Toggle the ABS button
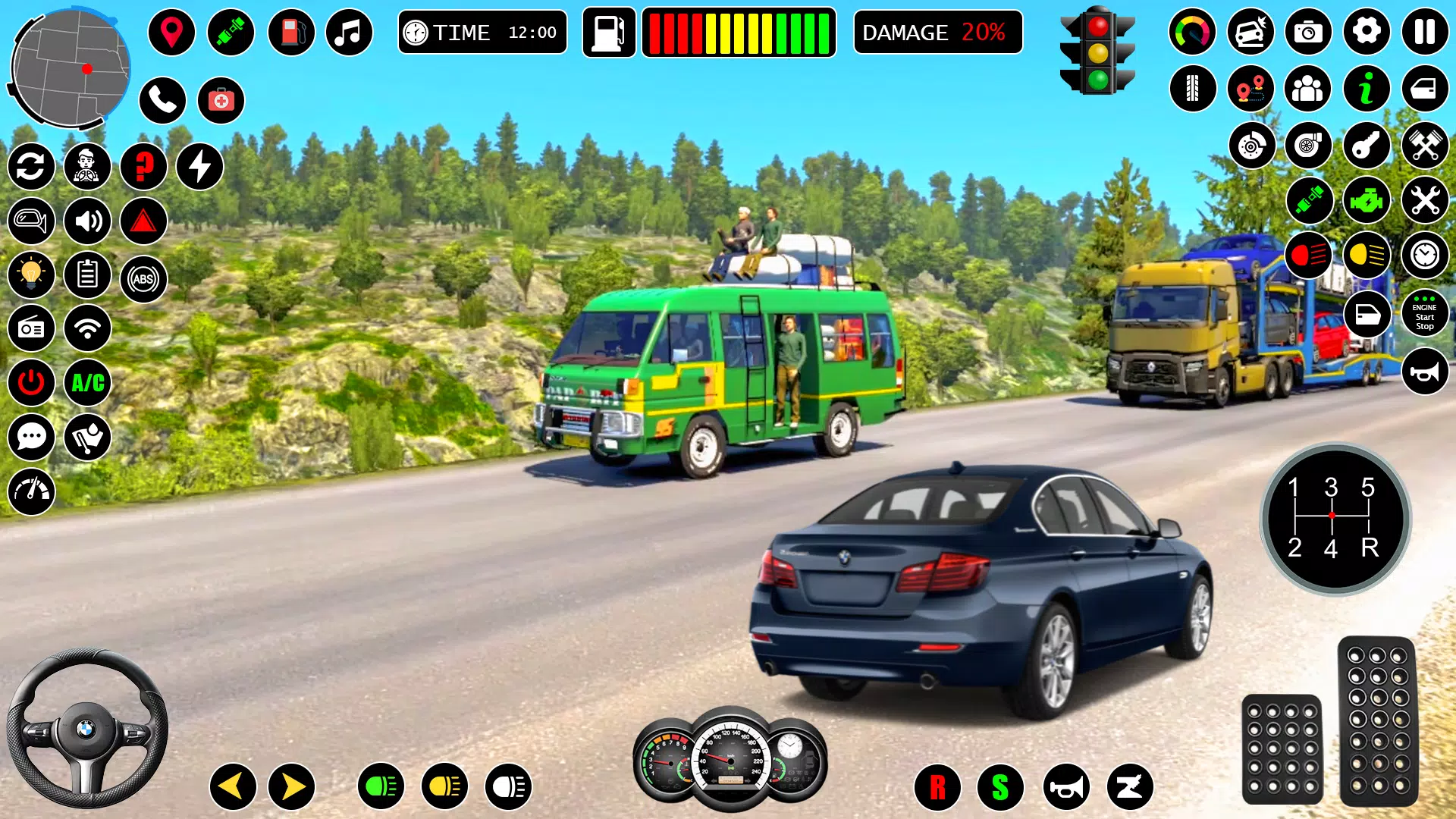Viewport: 1456px width, 819px height. (x=143, y=279)
